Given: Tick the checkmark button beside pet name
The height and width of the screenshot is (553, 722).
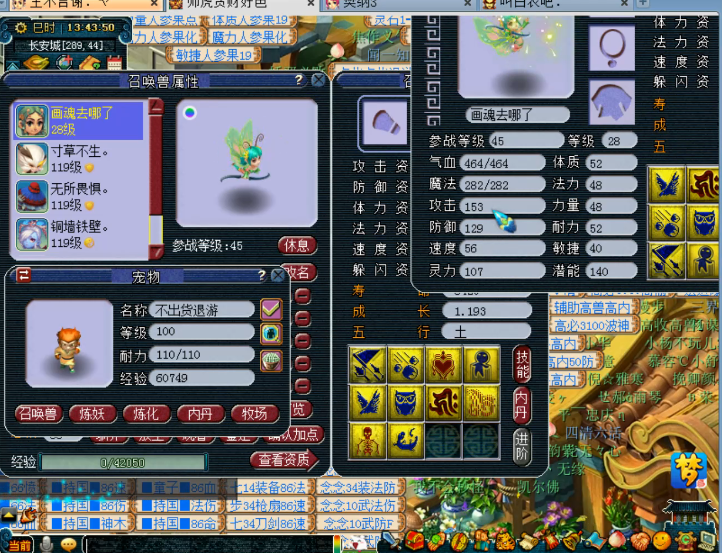Looking at the screenshot, I should pos(271,308).
